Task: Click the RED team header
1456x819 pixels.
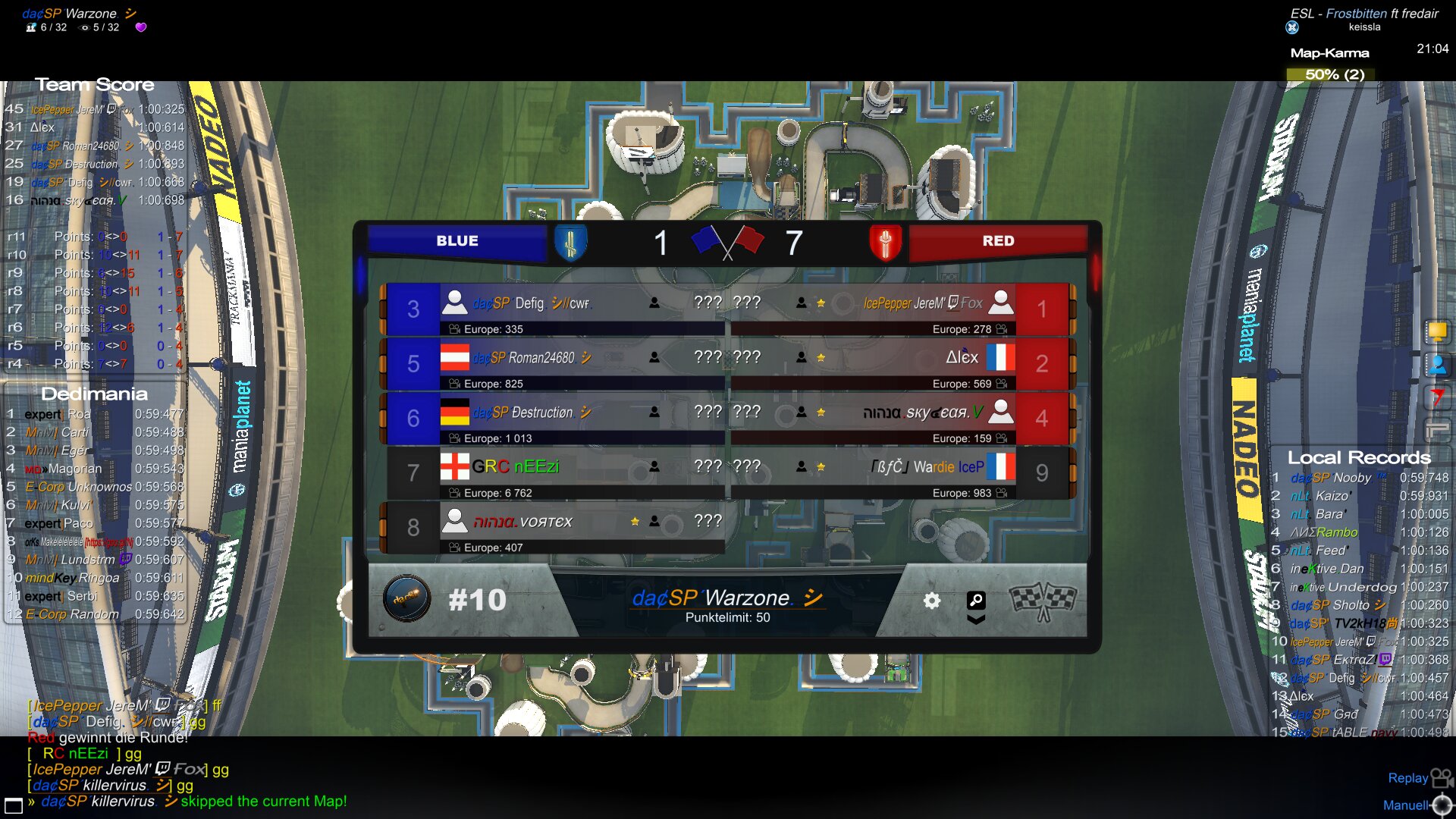Action: [998, 241]
